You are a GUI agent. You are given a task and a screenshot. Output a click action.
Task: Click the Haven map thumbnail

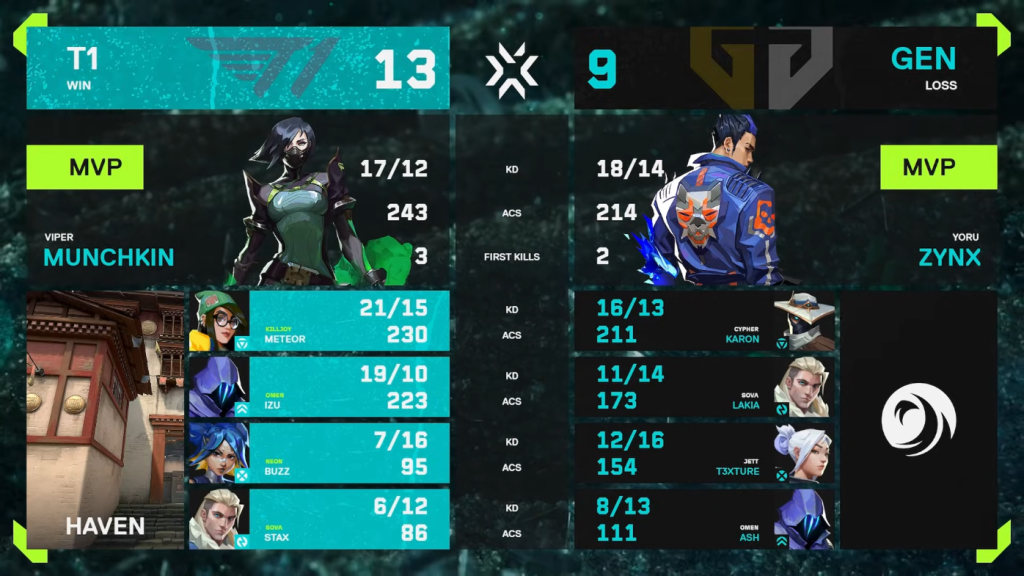(105, 420)
